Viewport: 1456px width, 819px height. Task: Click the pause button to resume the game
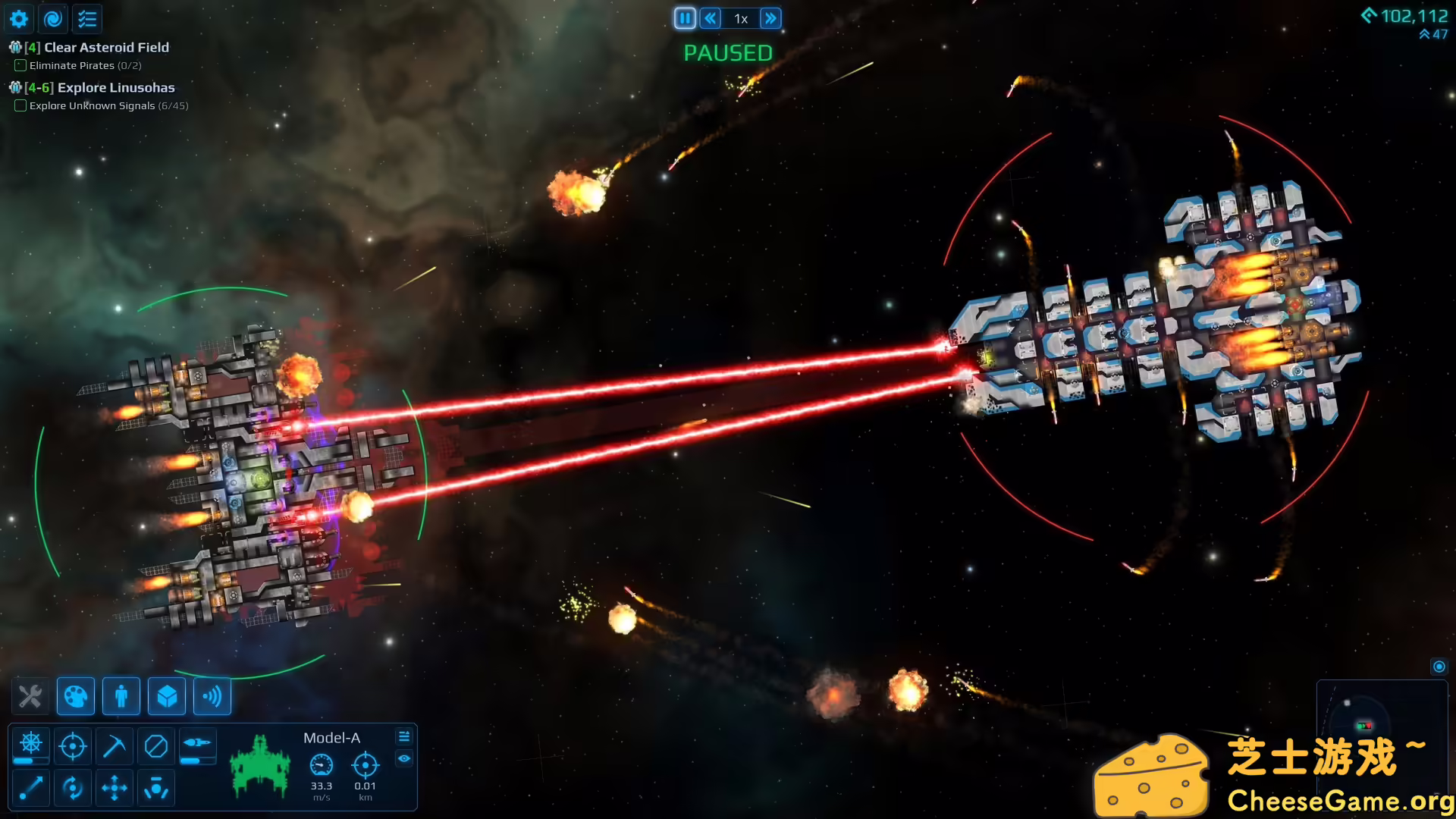[685, 17]
